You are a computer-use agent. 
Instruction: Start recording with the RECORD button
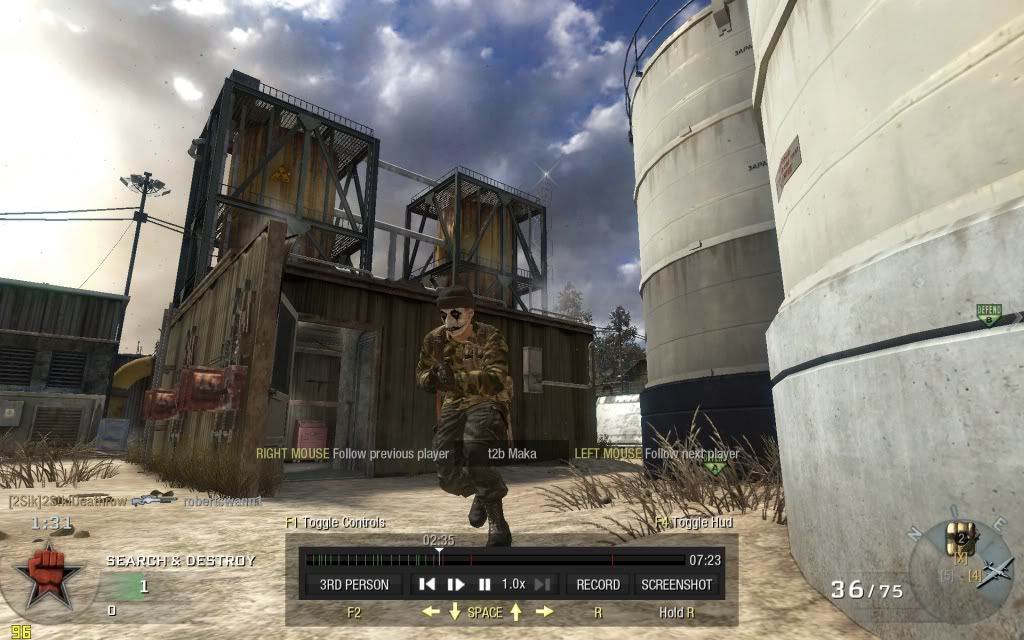pyautogui.click(x=599, y=584)
